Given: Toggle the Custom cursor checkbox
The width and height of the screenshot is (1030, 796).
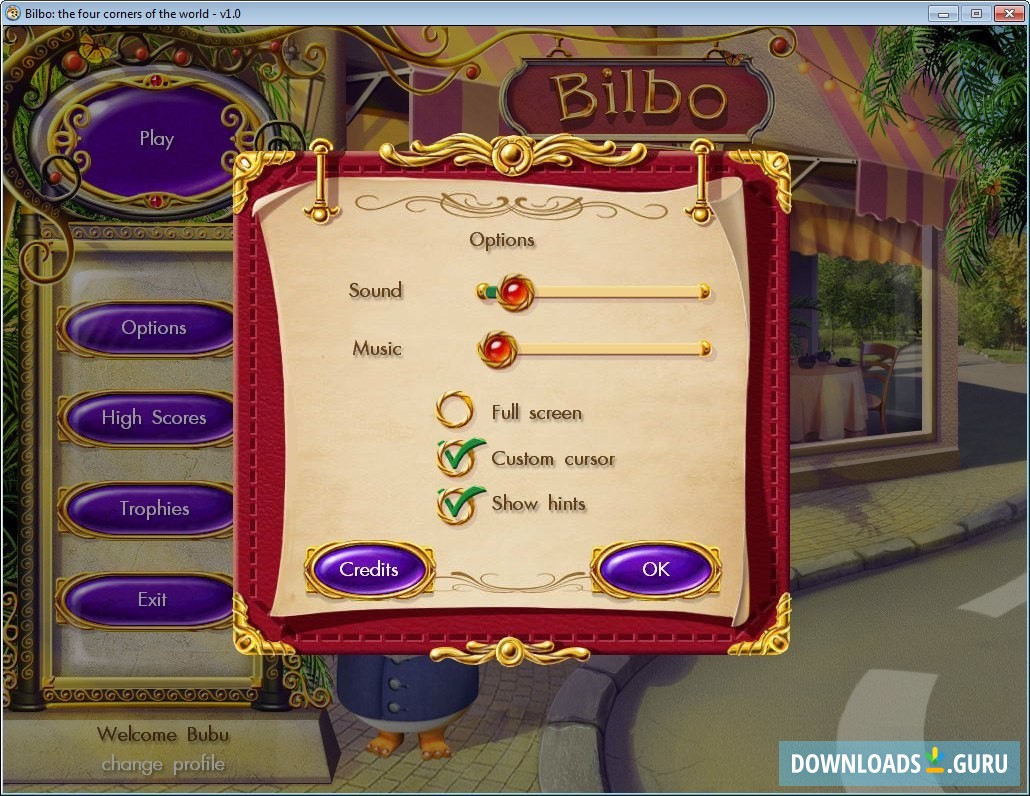Looking at the screenshot, I should 455,458.
